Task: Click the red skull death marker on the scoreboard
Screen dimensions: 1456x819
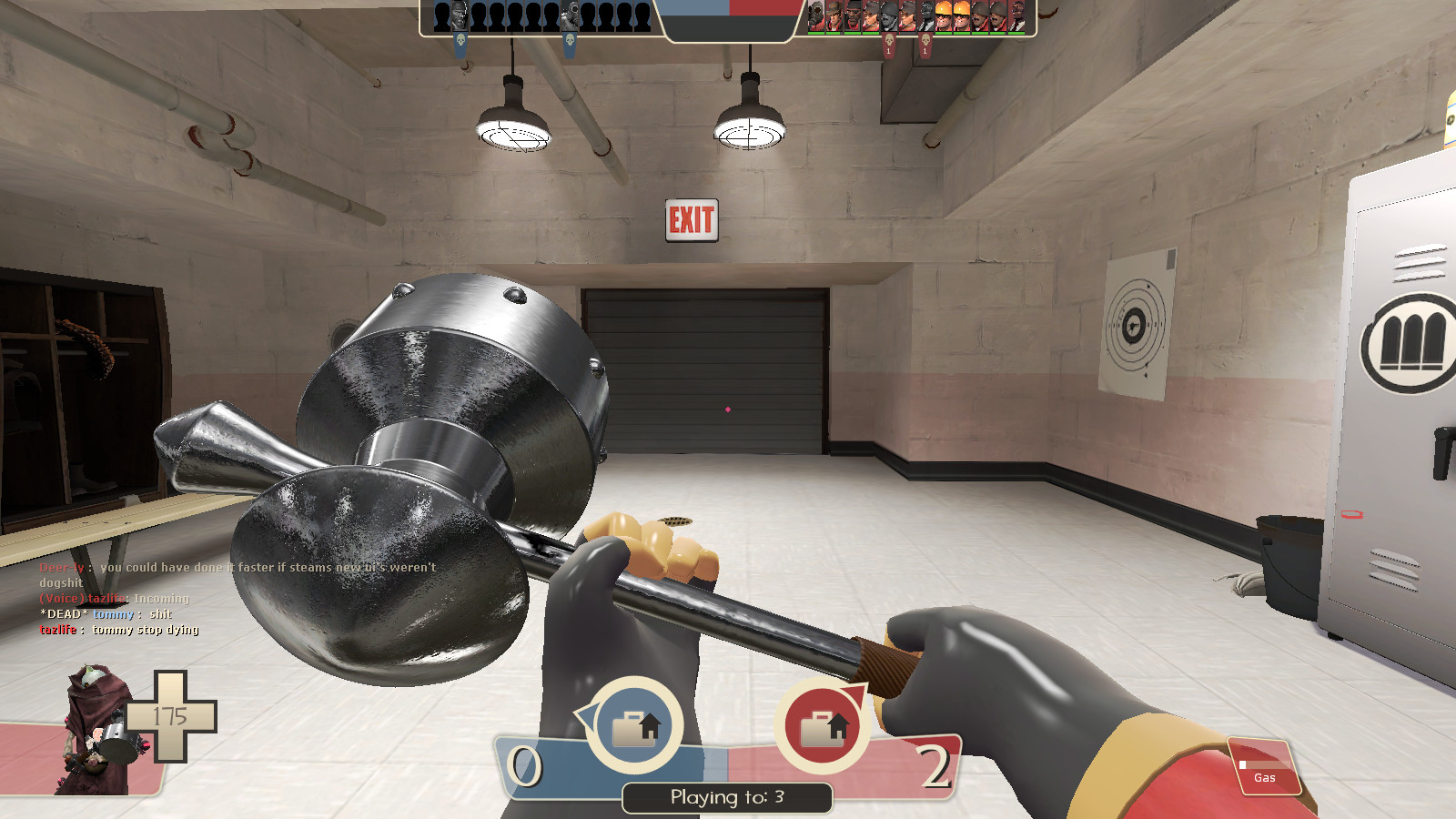Action: [890, 39]
